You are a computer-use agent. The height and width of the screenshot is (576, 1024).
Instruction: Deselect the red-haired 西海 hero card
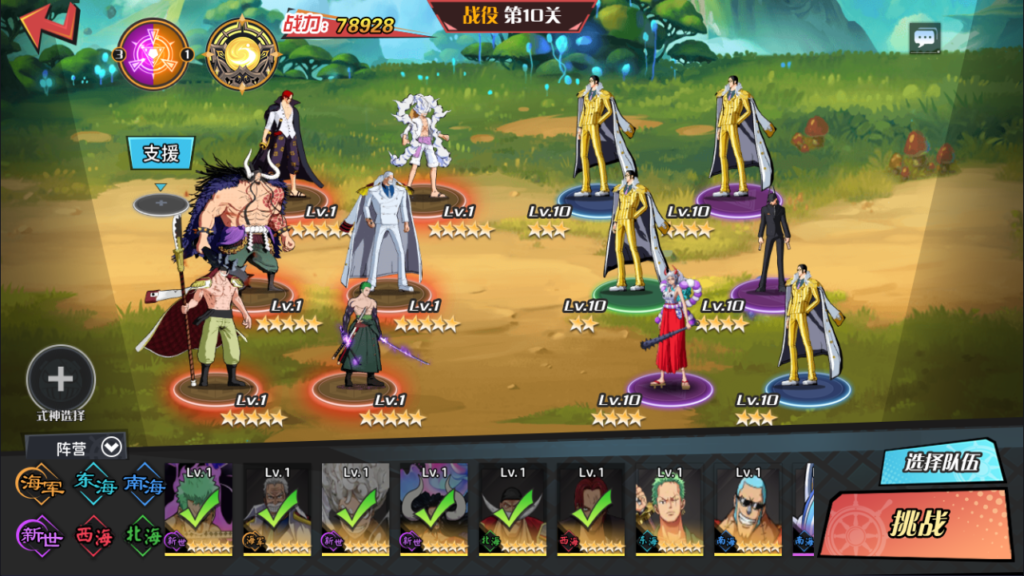coord(591,509)
